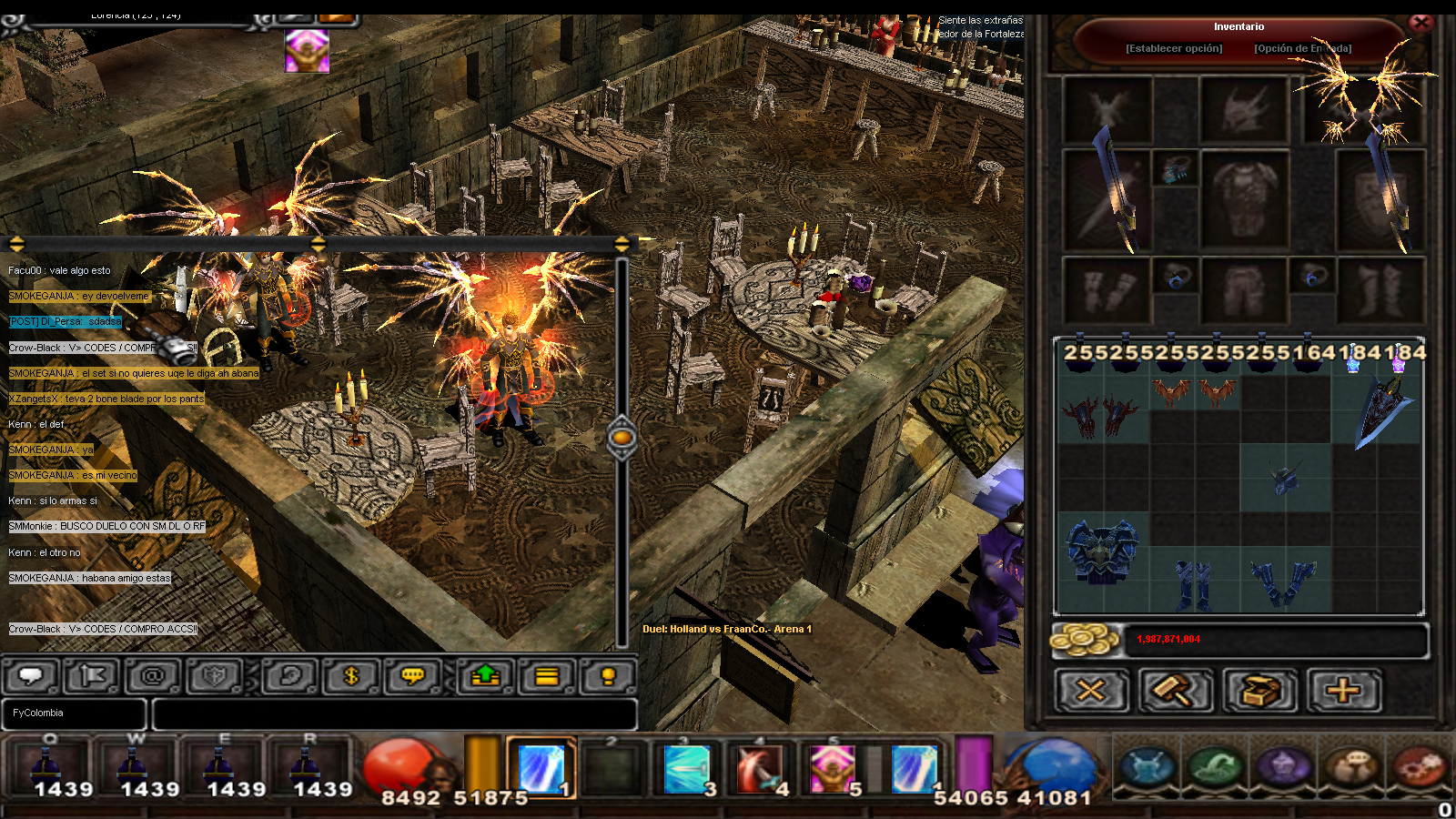The width and height of the screenshot is (1456, 819).
Task: Open the treasure chest store button
Action: pos(1259,691)
